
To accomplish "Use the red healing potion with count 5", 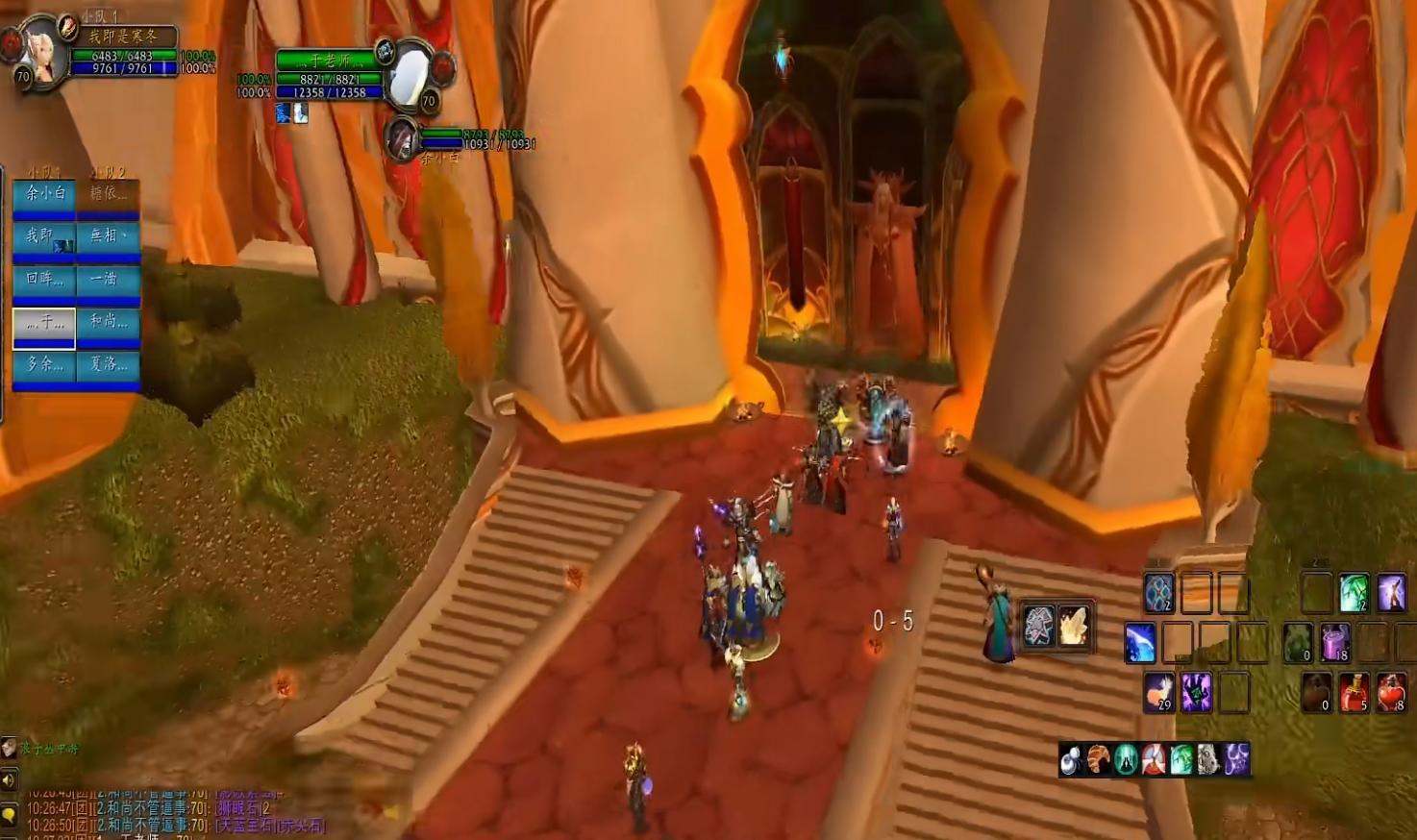I will [1354, 692].
